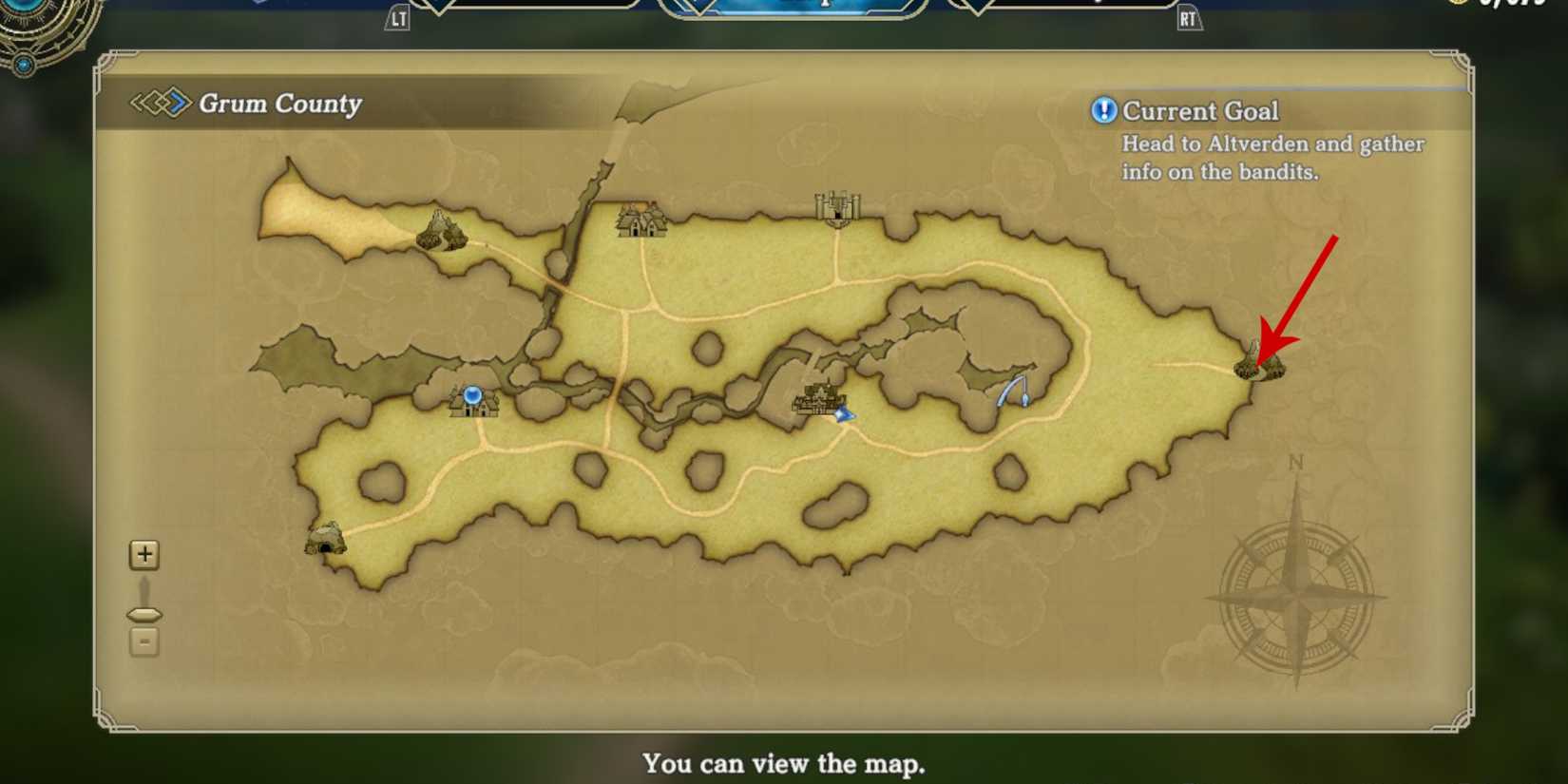Click the castle fortress icon at top
This screenshot has height=784, width=1568.
[836, 207]
